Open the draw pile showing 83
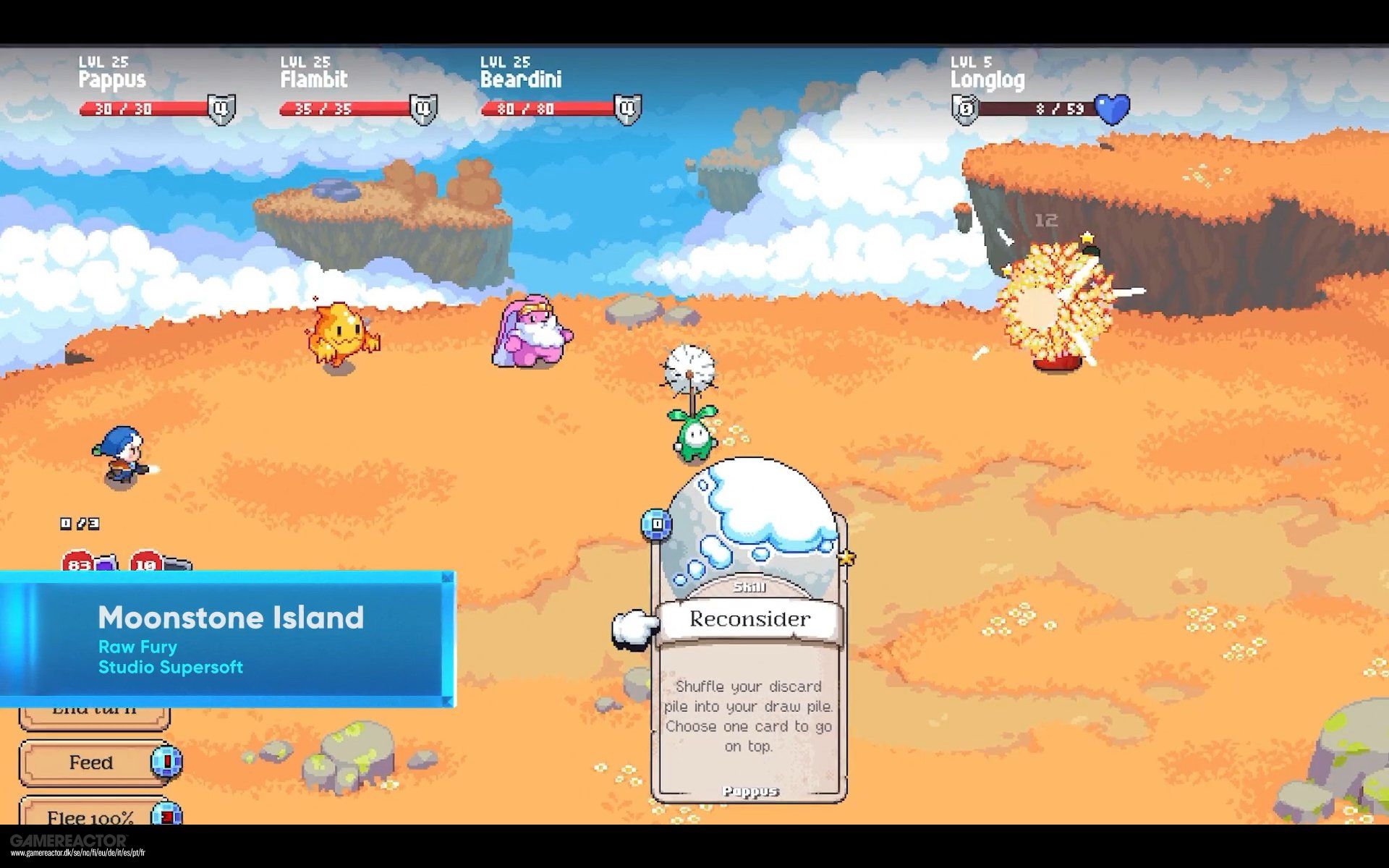Viewport: 1389px width, 868px height. (80, 562)
